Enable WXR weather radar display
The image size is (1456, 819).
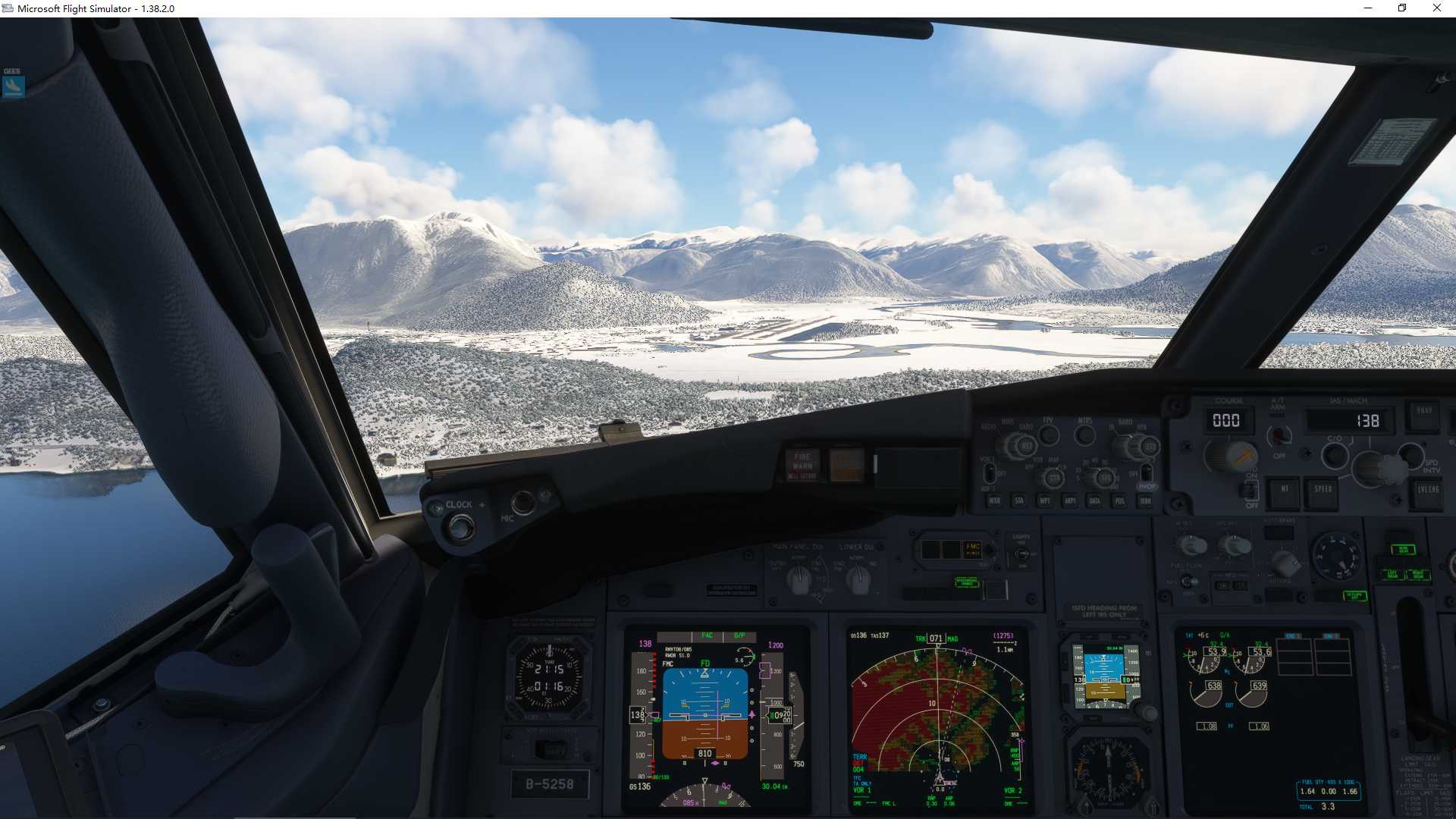(x=995, y=500)
